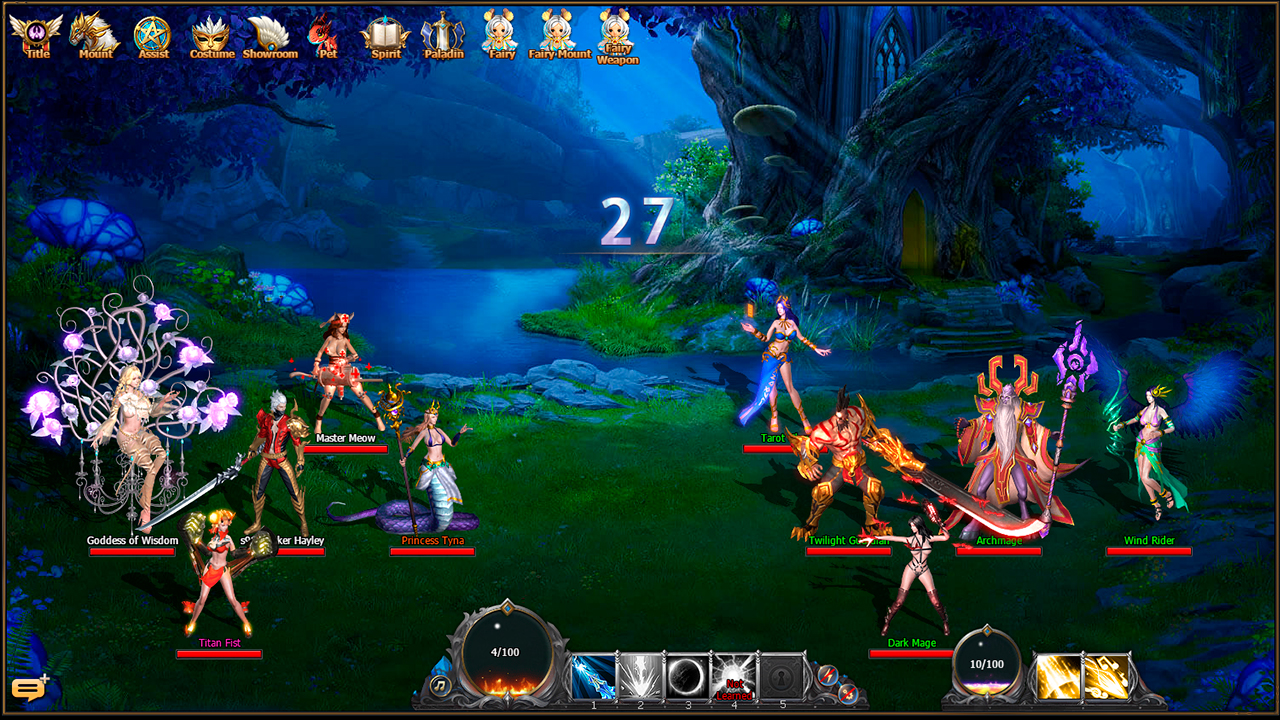Select the Fairy Weapon icon

[x=617, y=33]
